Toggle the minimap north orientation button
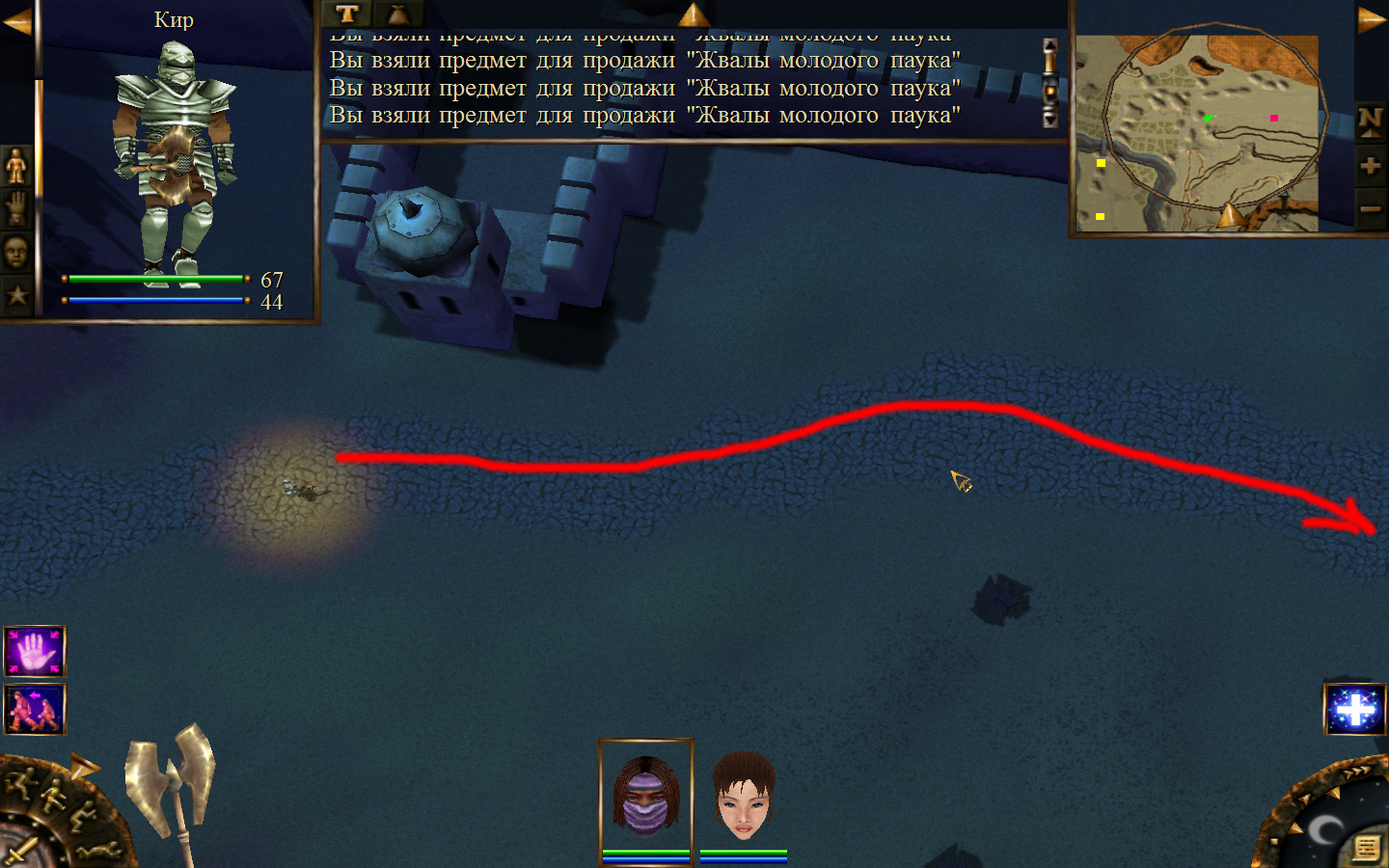1389x868 pixels. click(1370, 122)
